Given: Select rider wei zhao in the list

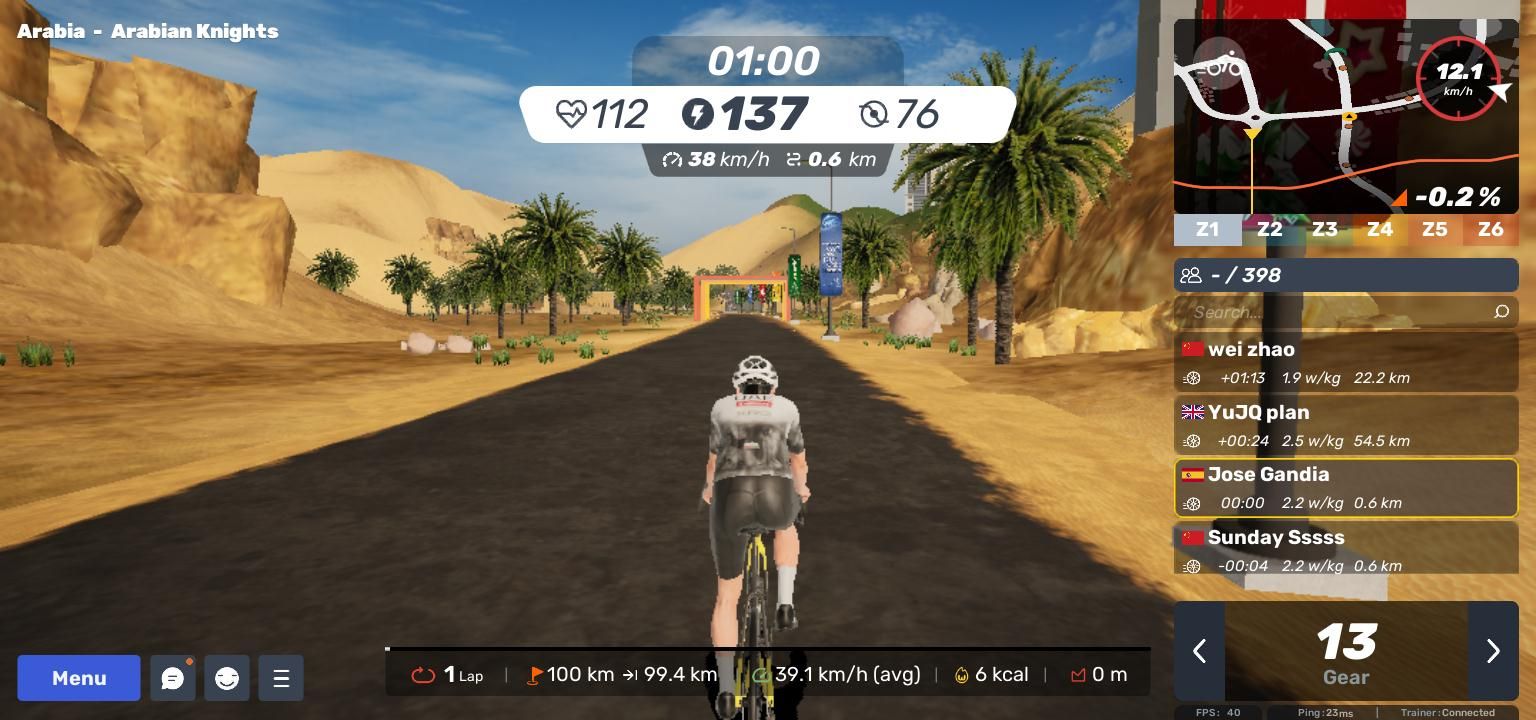Looking at the screenshot, I should coord(1346,362).
